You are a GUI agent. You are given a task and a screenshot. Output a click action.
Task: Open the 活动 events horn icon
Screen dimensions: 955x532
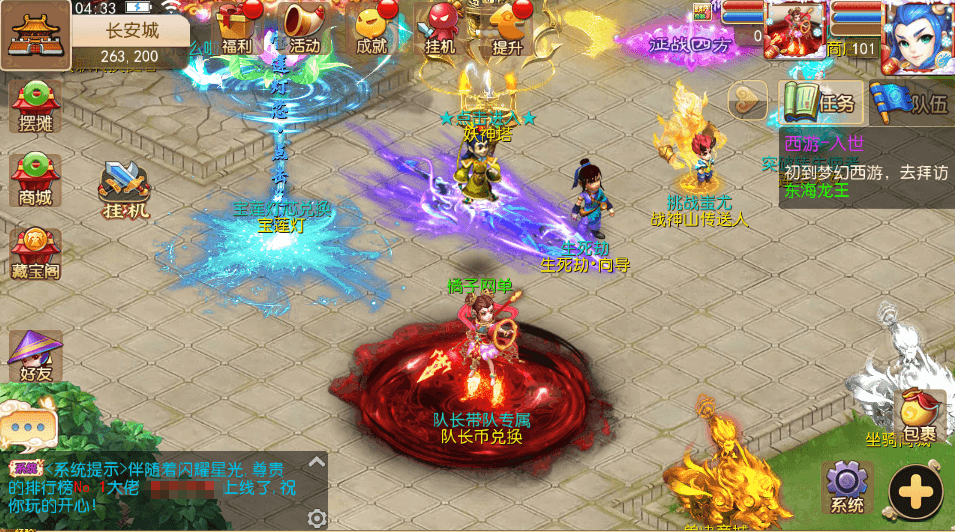tap(302, 27)
